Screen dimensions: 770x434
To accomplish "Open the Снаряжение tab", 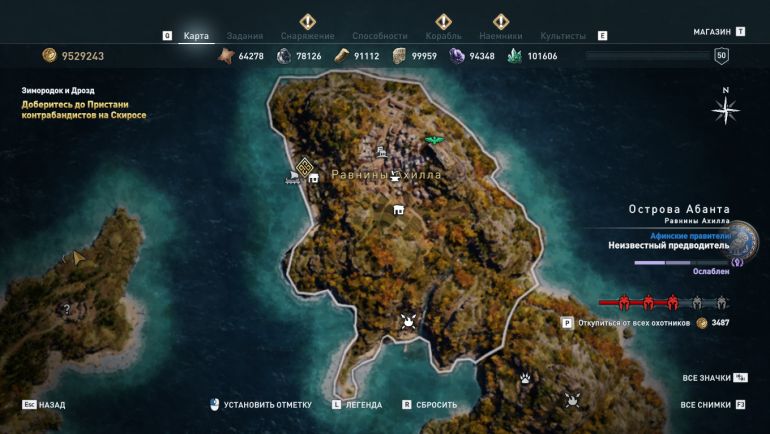I will tap(307, 36).
